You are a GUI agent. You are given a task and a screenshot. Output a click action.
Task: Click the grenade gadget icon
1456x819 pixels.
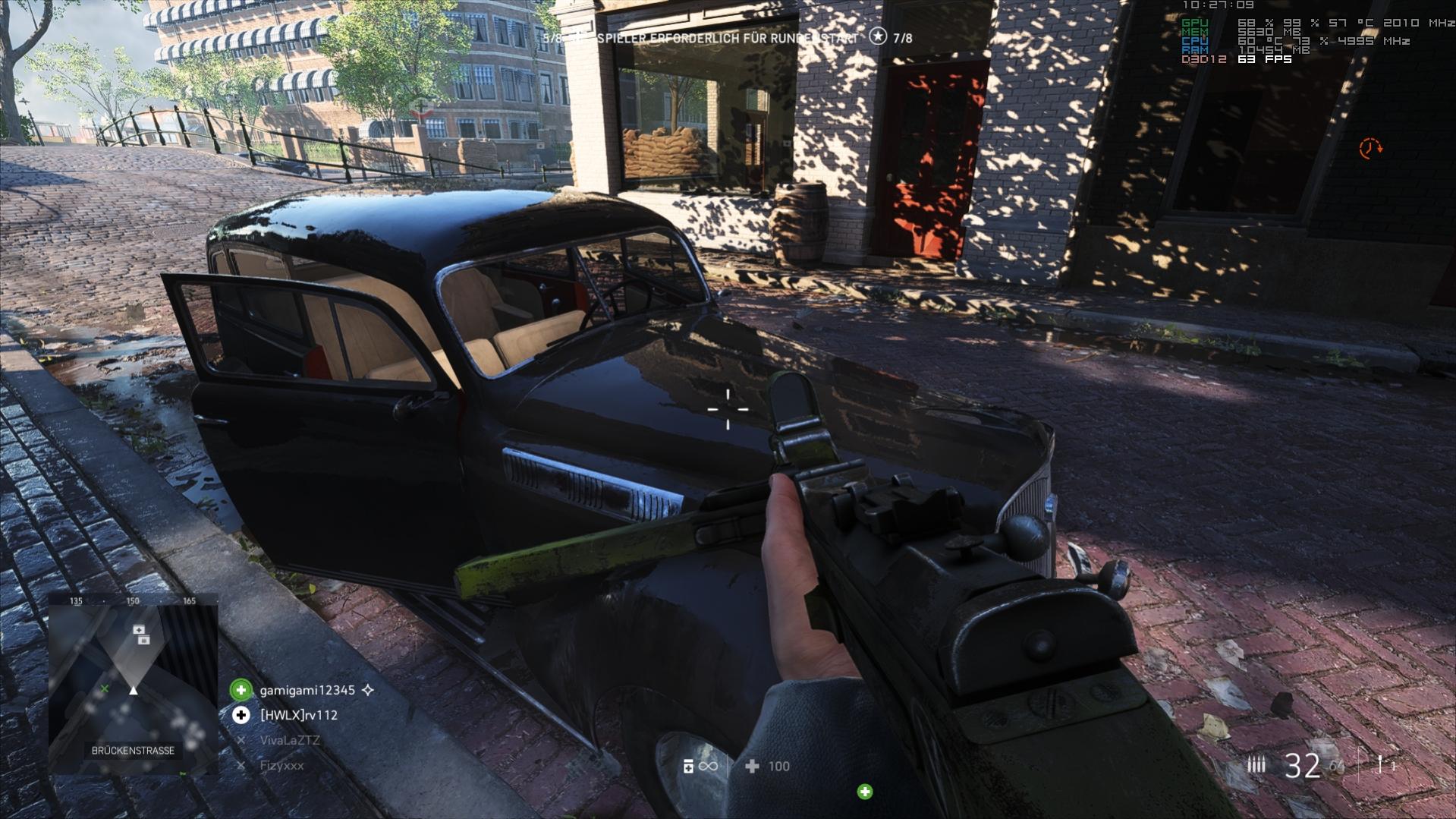1379,765
